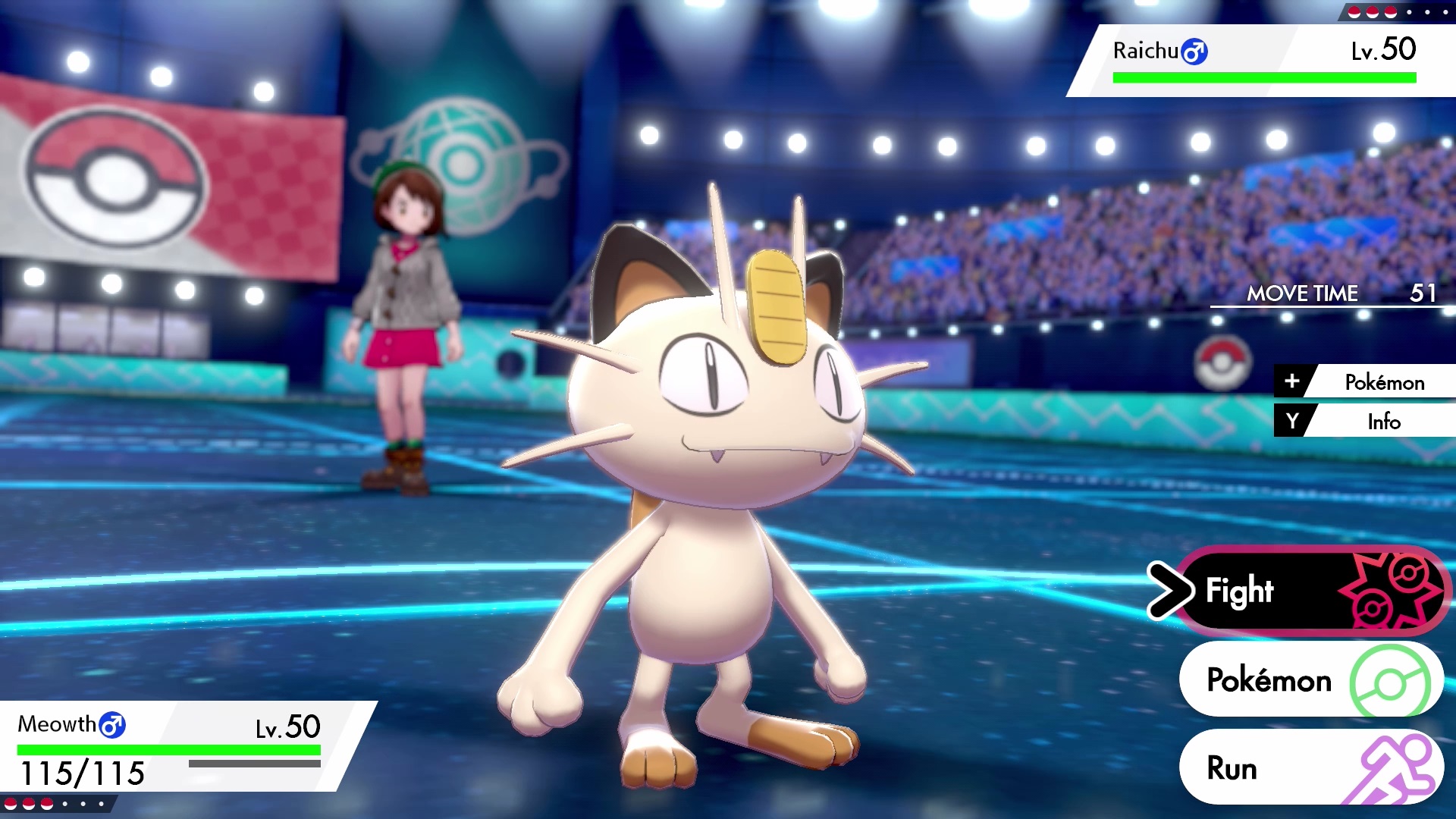This screenshot has height=819, width=1456.
Task: Toggle the third Poké Ball indicator bottom-left
Action: pos(47,803)
